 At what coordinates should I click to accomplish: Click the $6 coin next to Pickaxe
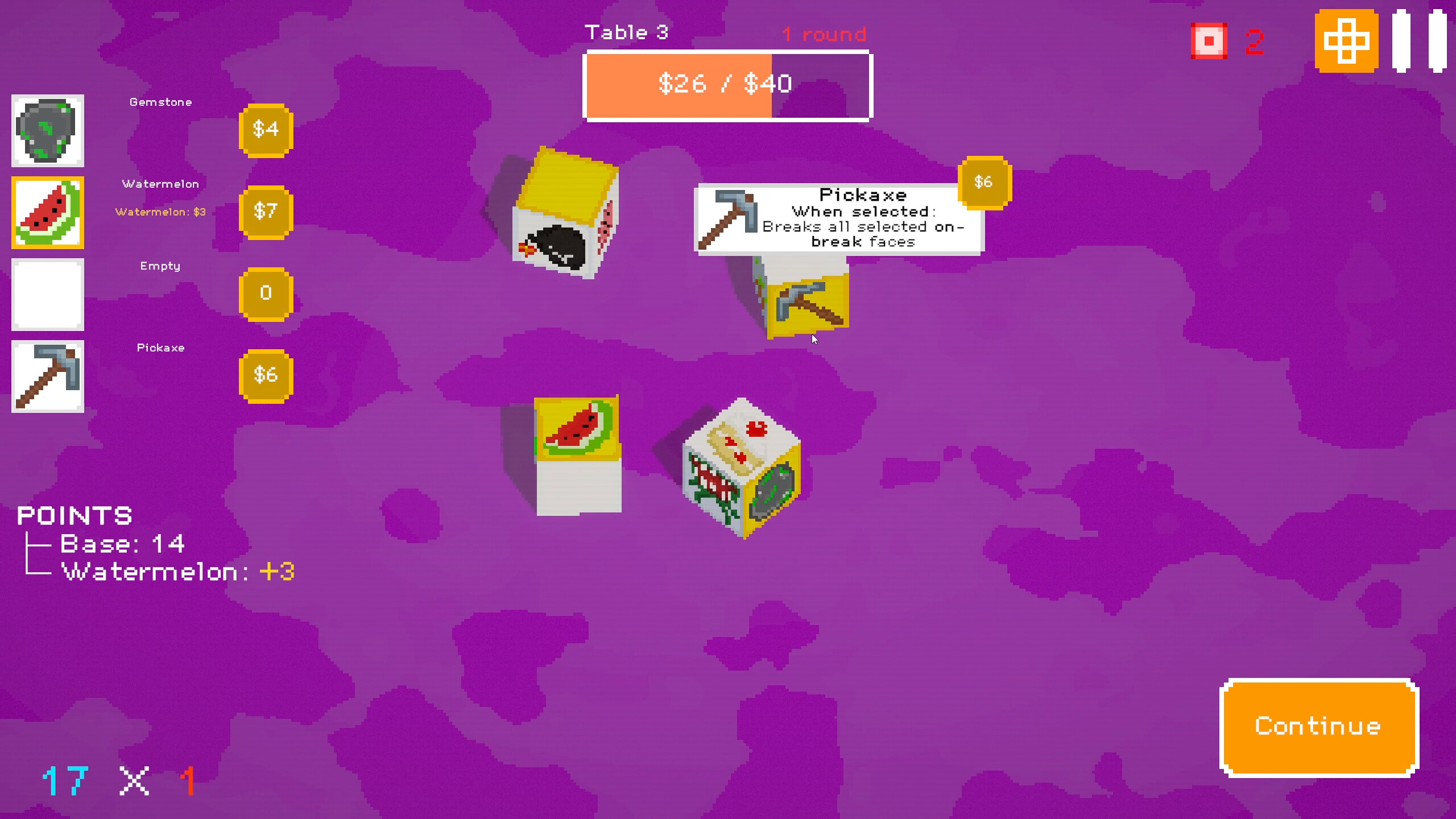point(266,375)
